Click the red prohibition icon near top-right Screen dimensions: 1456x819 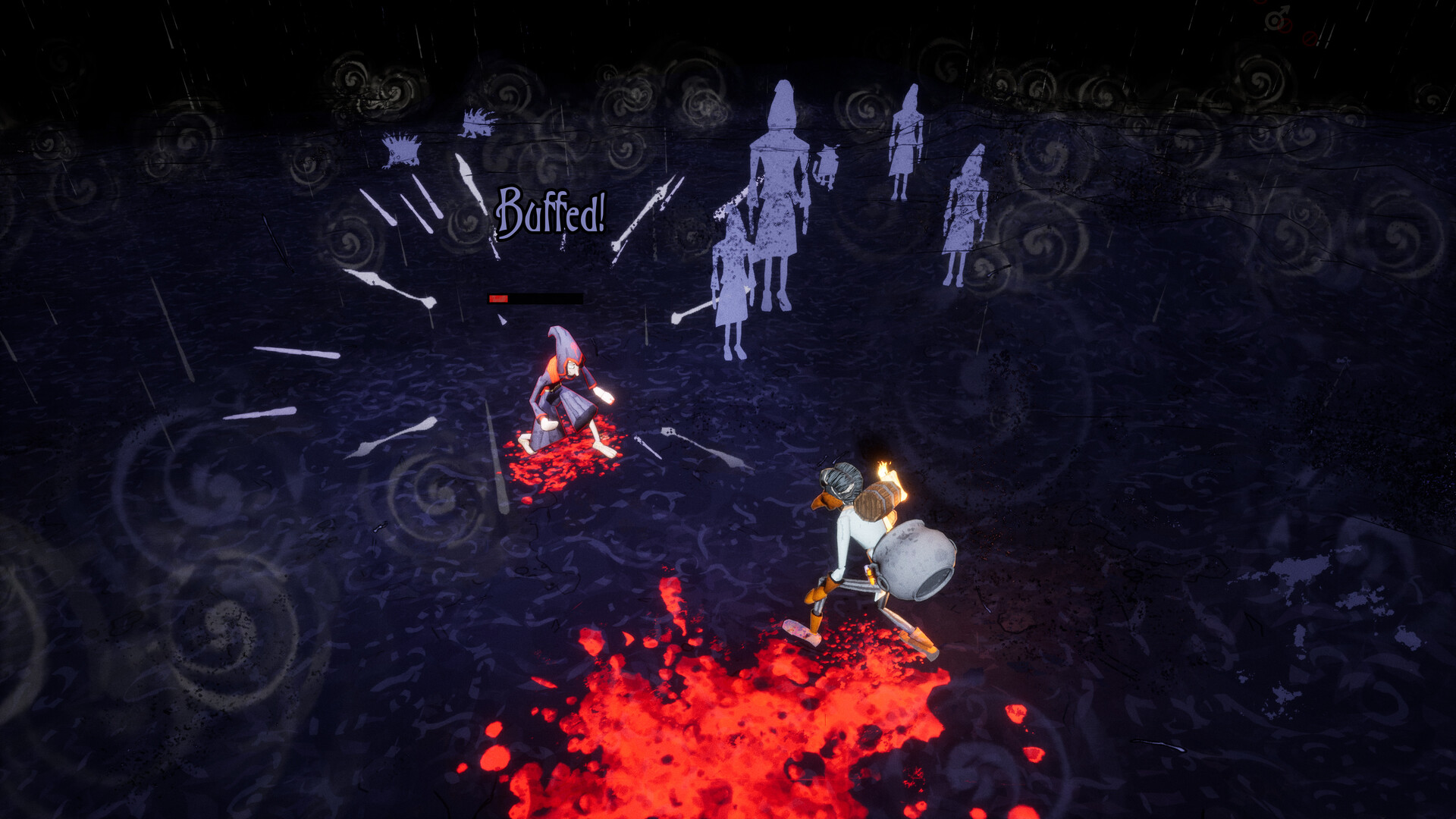1285,26
